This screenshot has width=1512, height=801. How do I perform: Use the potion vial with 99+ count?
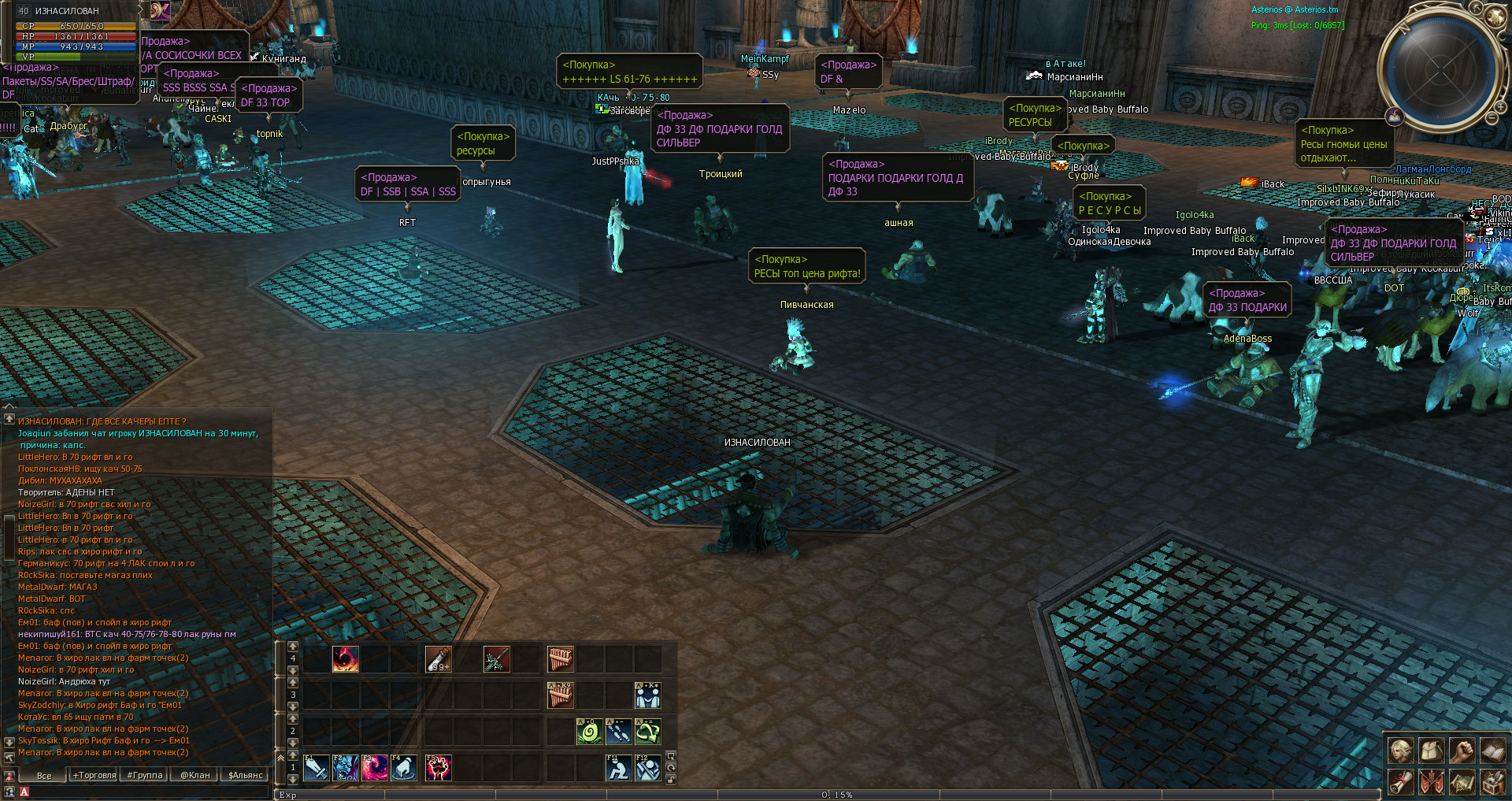pos(438,659)
